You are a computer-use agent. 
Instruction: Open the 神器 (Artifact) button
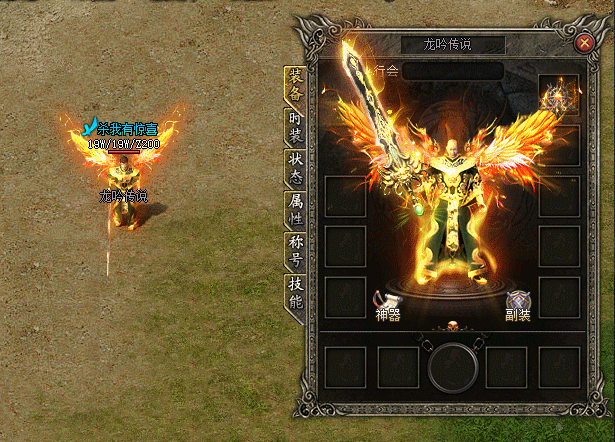click(x=387, y=304)
